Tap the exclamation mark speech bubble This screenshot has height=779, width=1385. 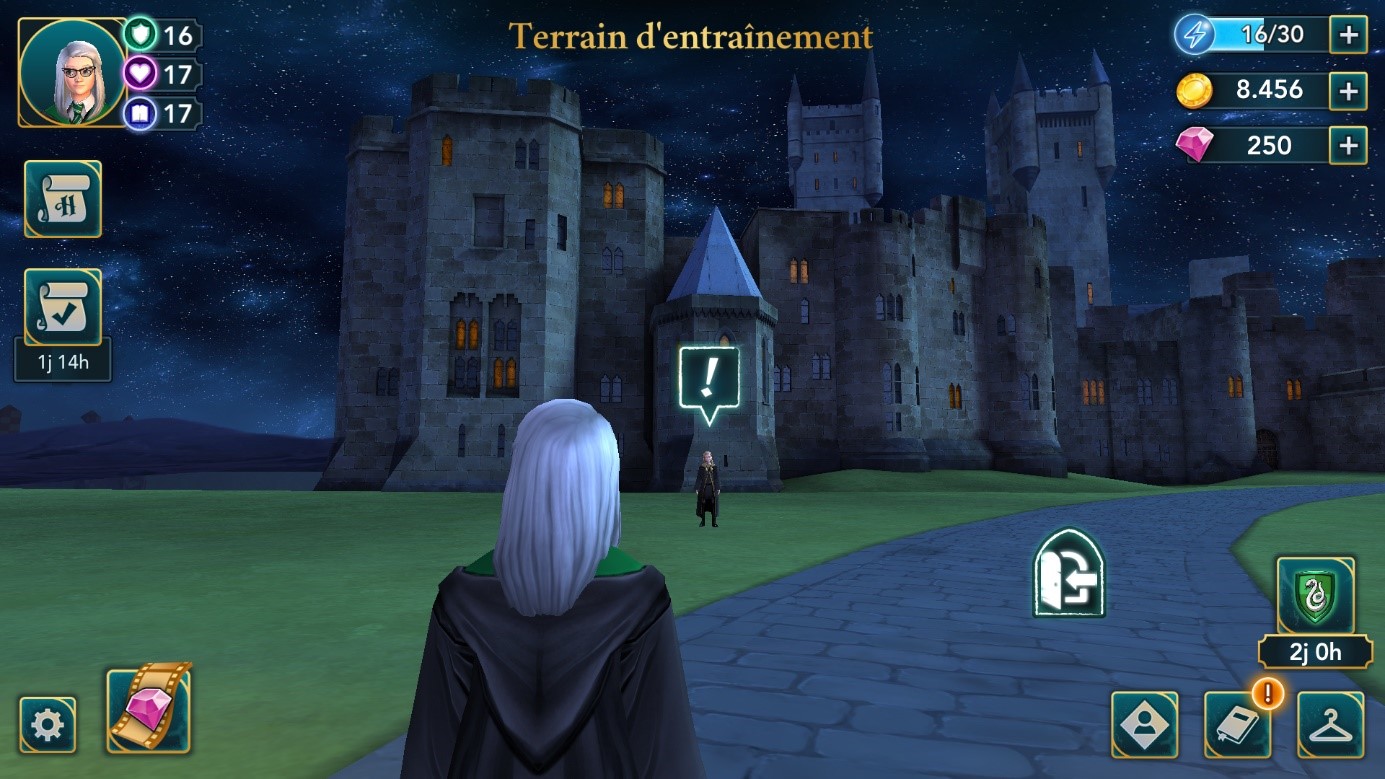(x=709, y=381)
